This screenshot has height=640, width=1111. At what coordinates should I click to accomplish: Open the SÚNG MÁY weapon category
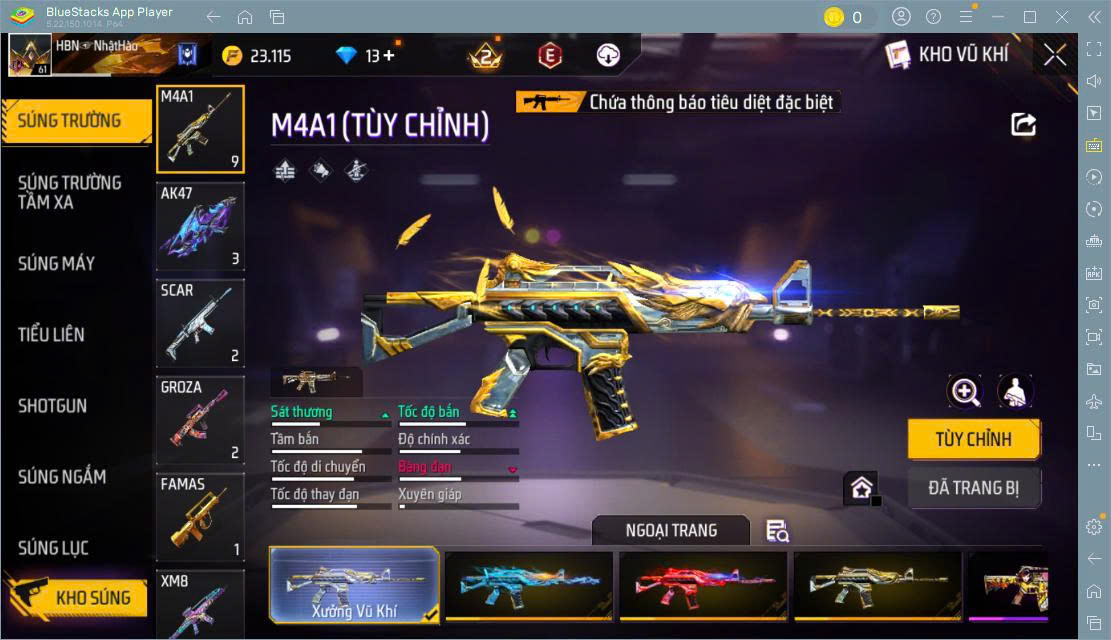pyautogui.click(x=57, y=264)
